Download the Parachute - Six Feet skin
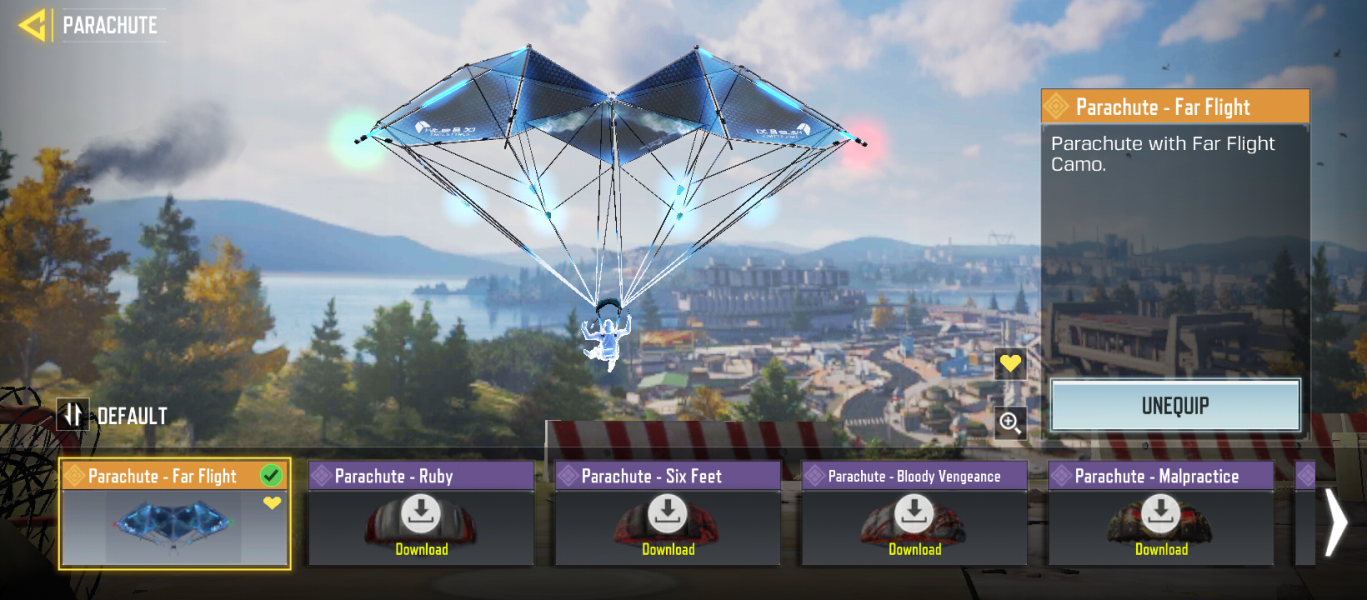This screenshot has width=1367, height=600. [668, 524]
